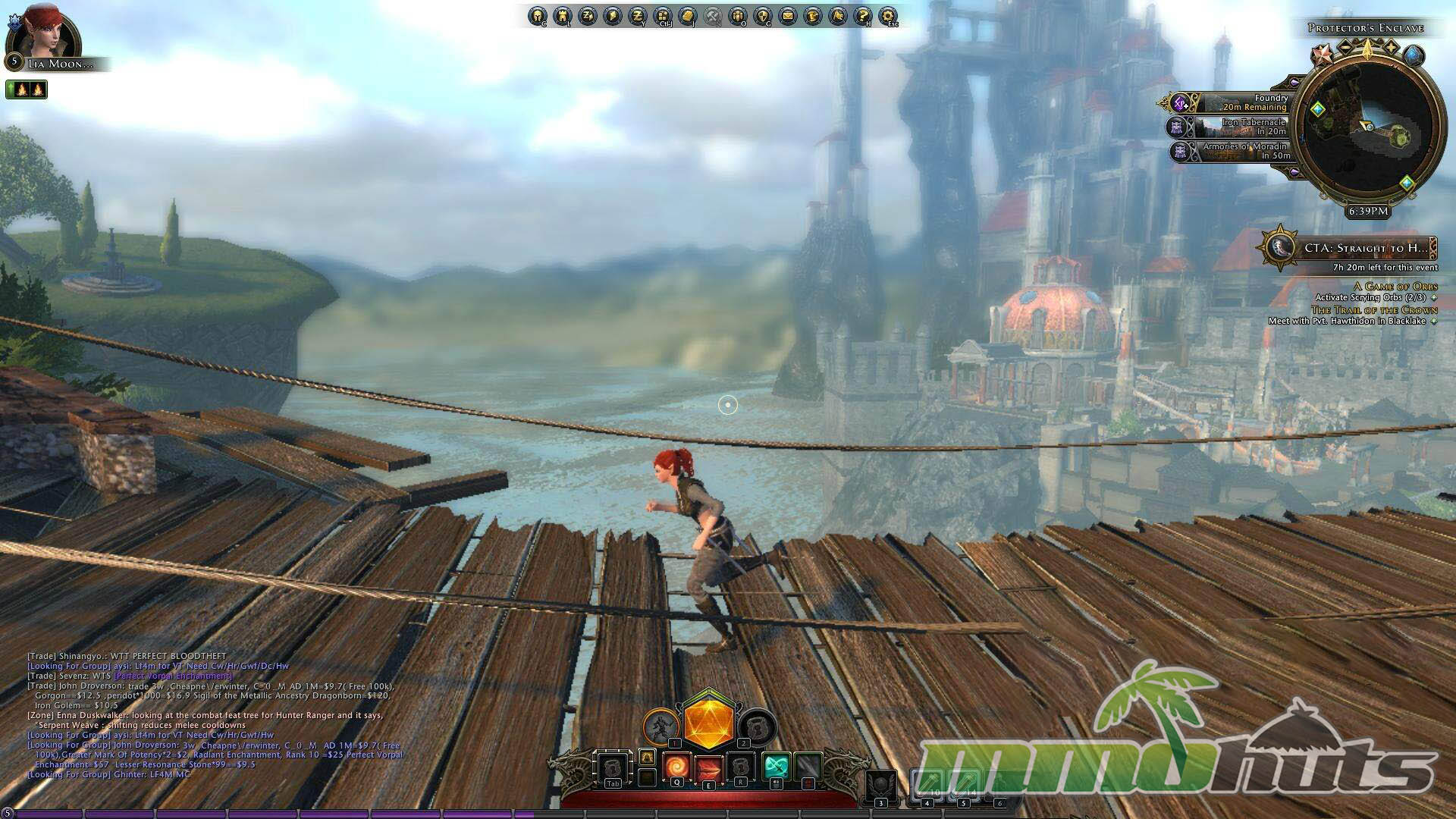
Task: Click the minimap zoom-in plus button
Action: (x=1391, y=49)
